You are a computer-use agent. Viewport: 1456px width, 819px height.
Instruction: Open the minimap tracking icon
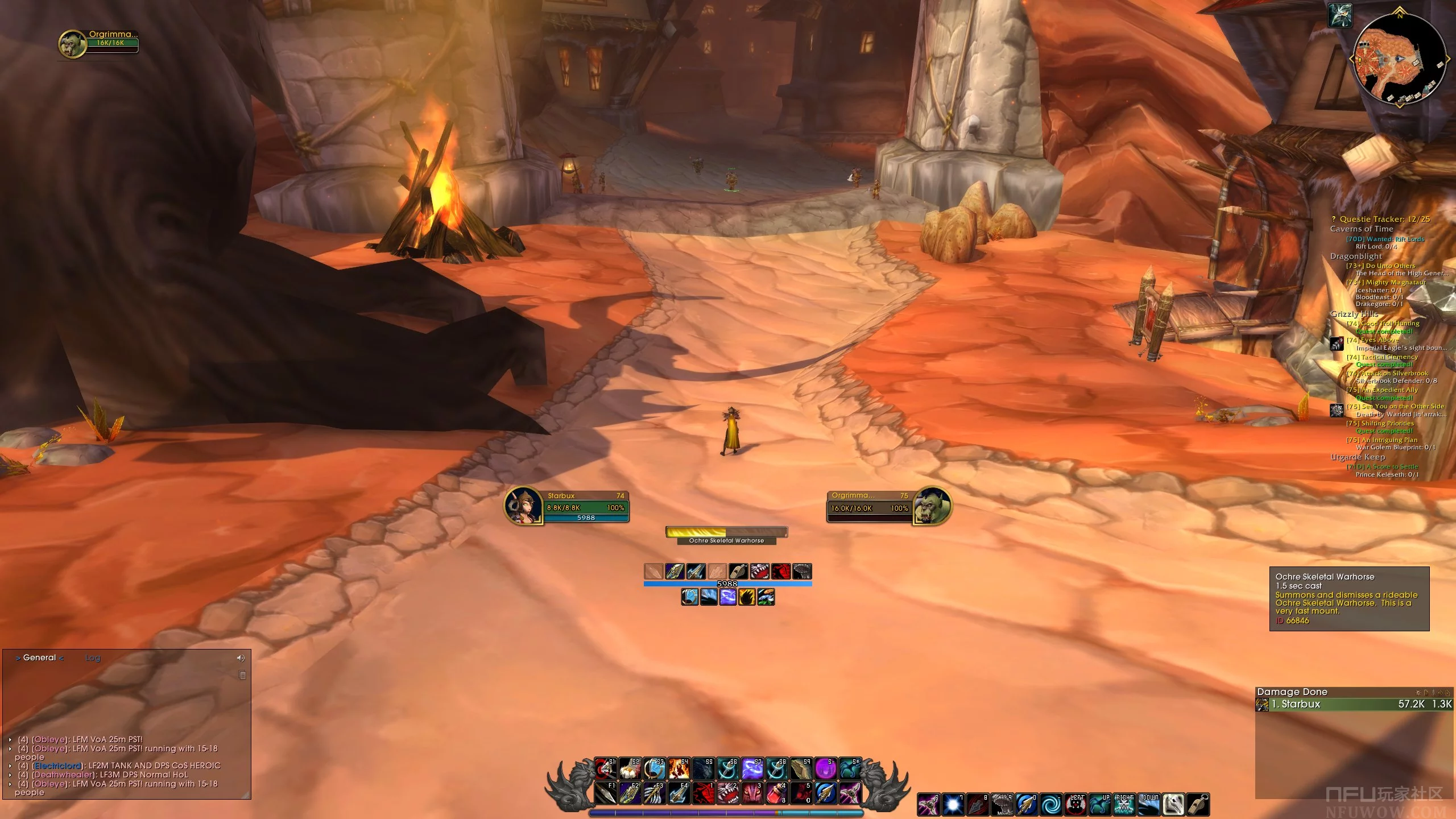click(1340, 15)
